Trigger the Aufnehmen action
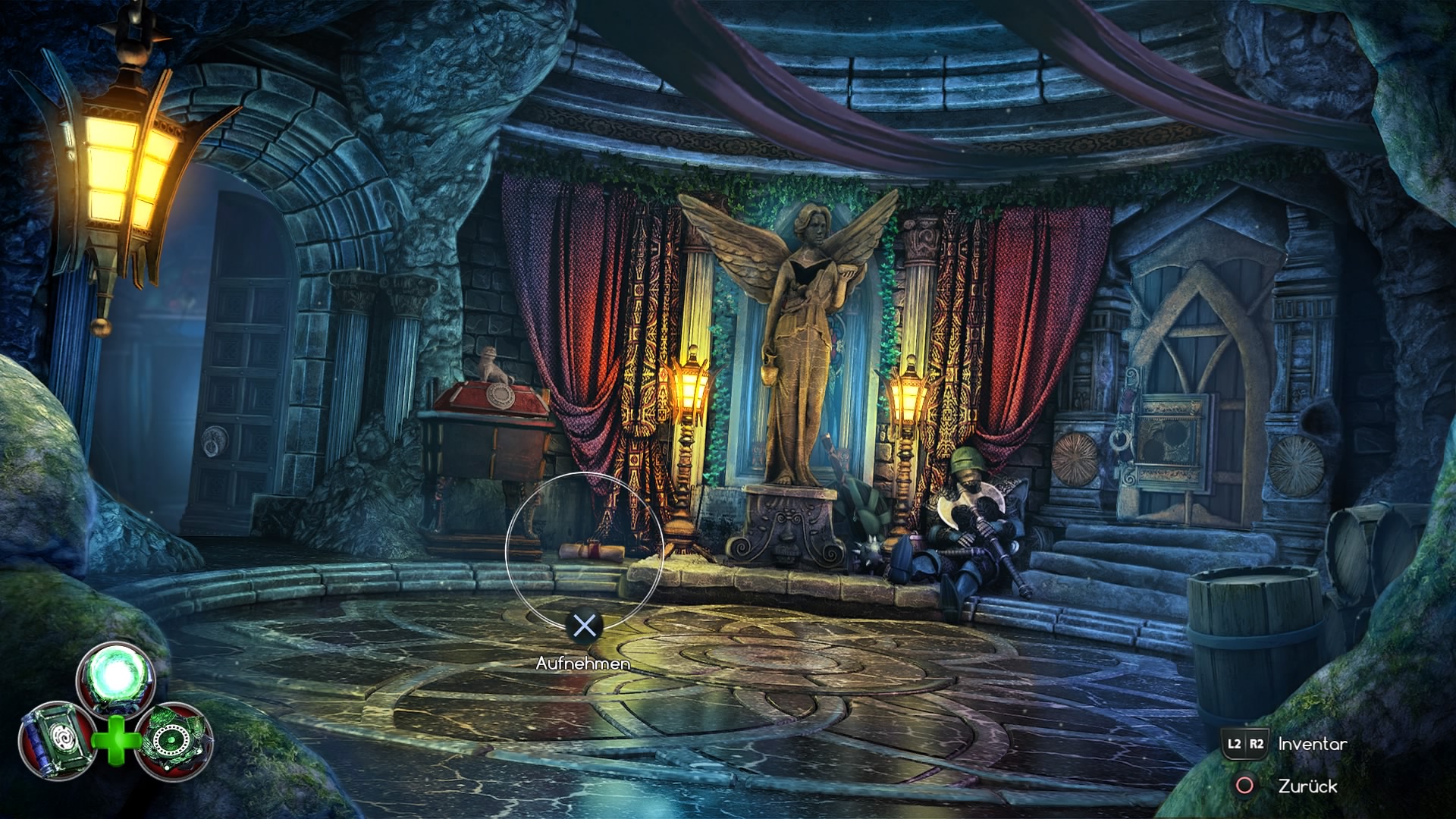The width and height of the screenshot is (1456, 819). pos(582,663)
